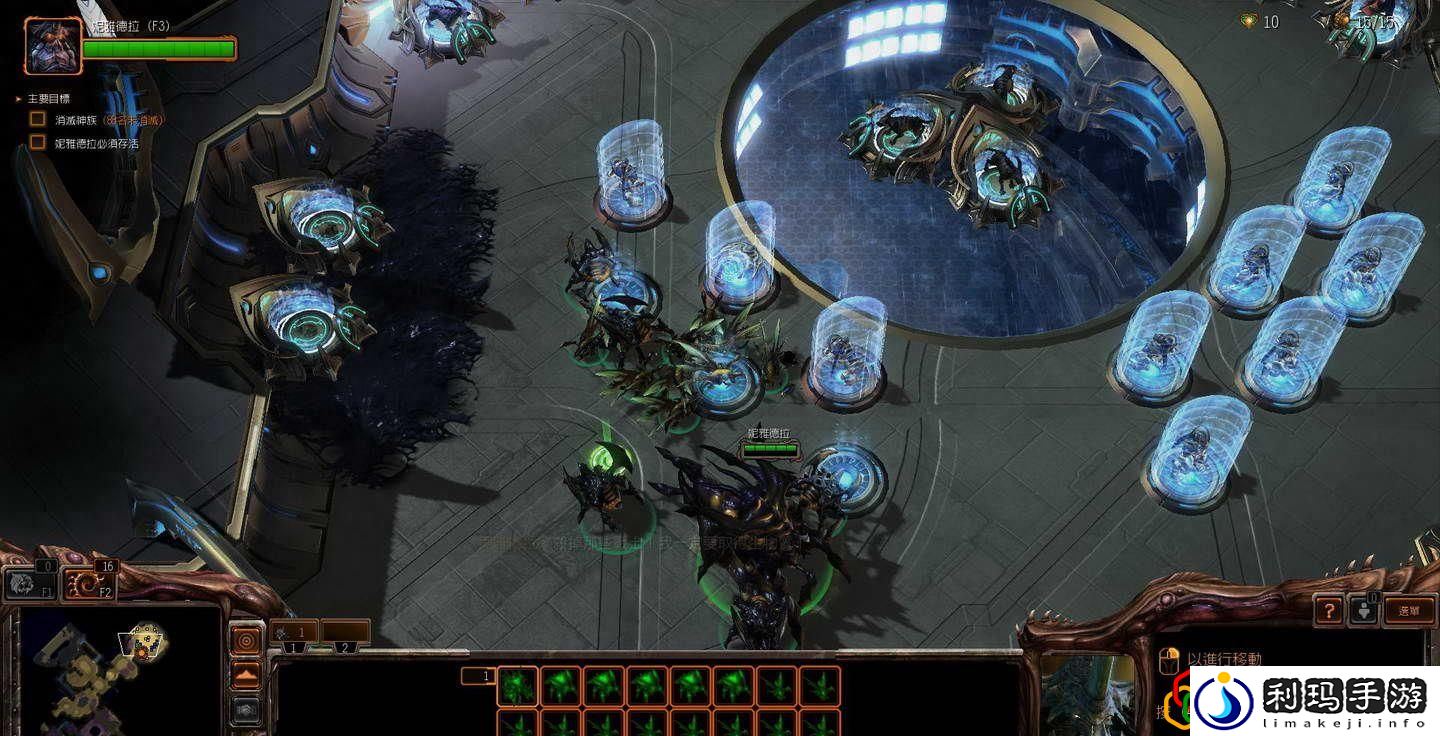The image size is (1440, 736).
Task: Select control group 1 tab
Action: click(294, 633)
